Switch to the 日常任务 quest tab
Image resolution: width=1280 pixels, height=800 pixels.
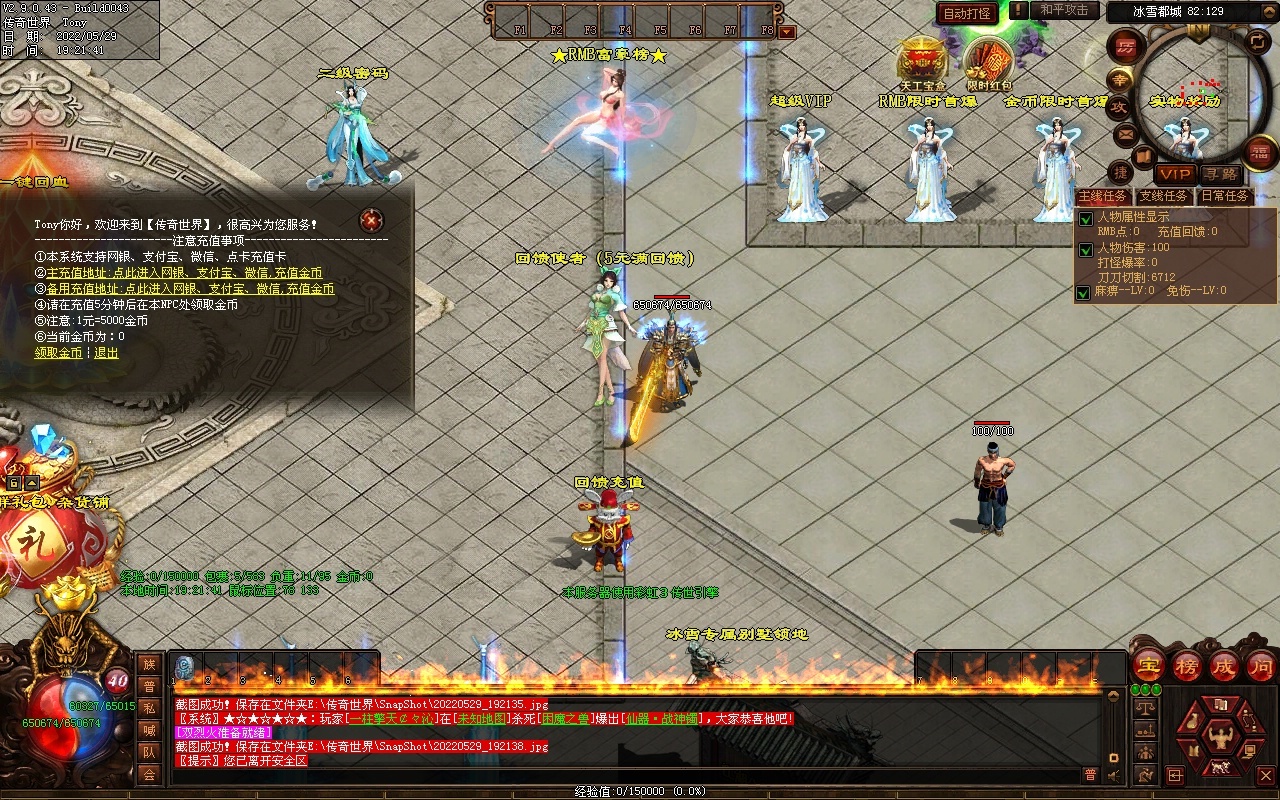pos(1225,197)
